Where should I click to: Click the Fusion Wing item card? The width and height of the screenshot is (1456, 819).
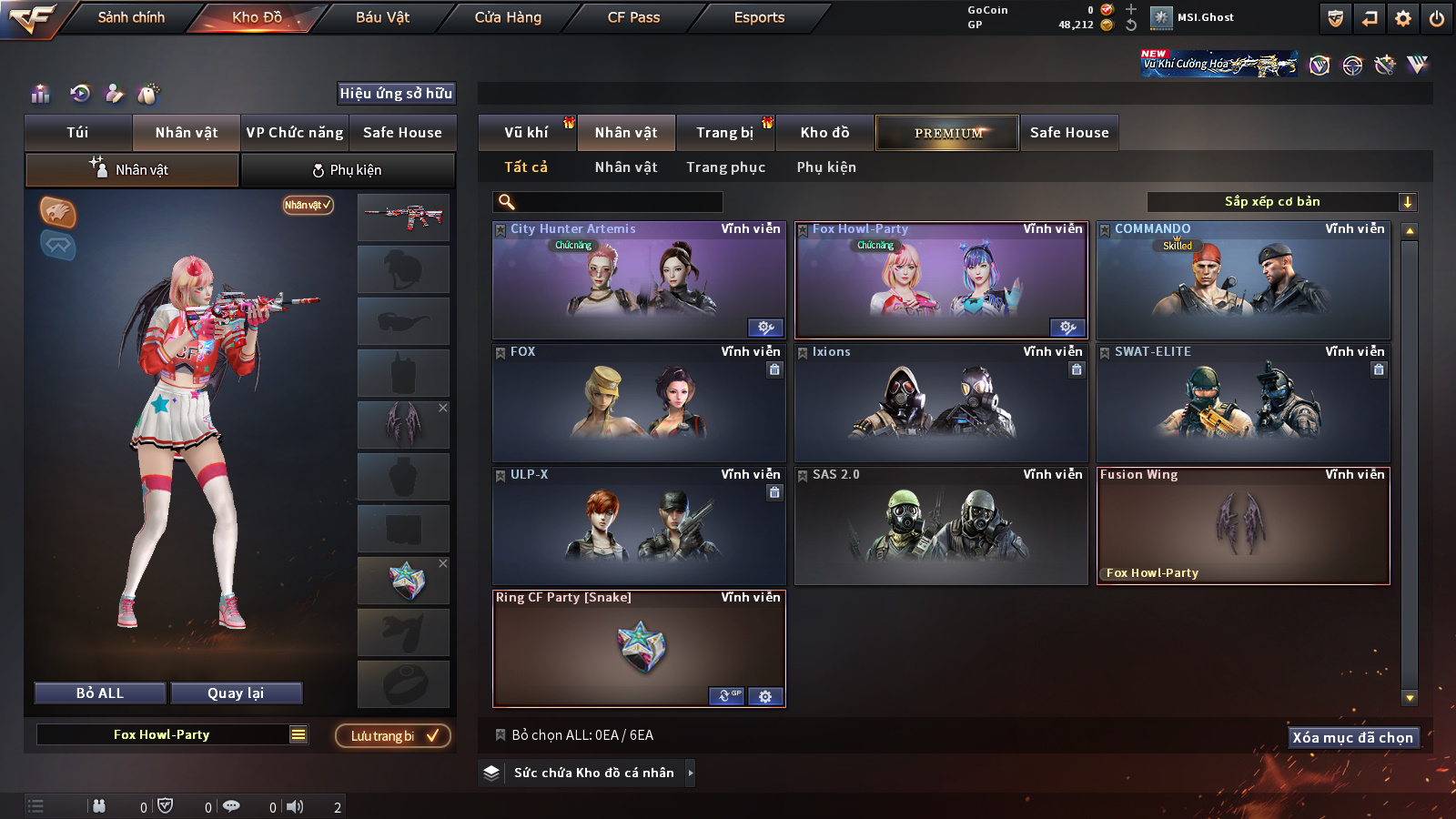tap(1243, 525)
